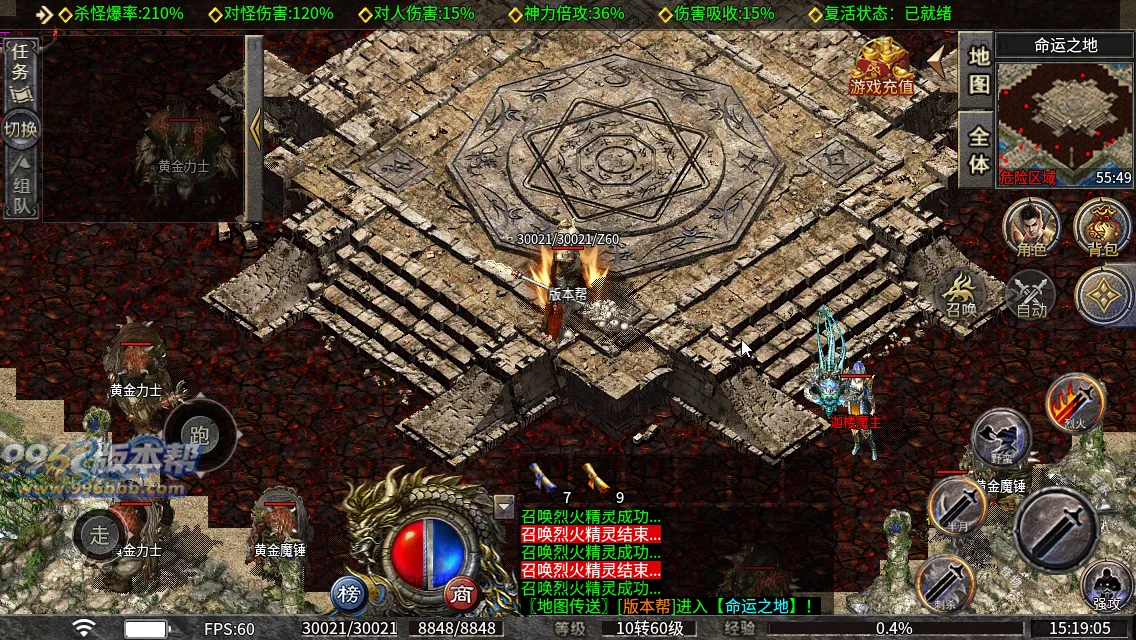Open the 榜 ranking button

[349, 595]
